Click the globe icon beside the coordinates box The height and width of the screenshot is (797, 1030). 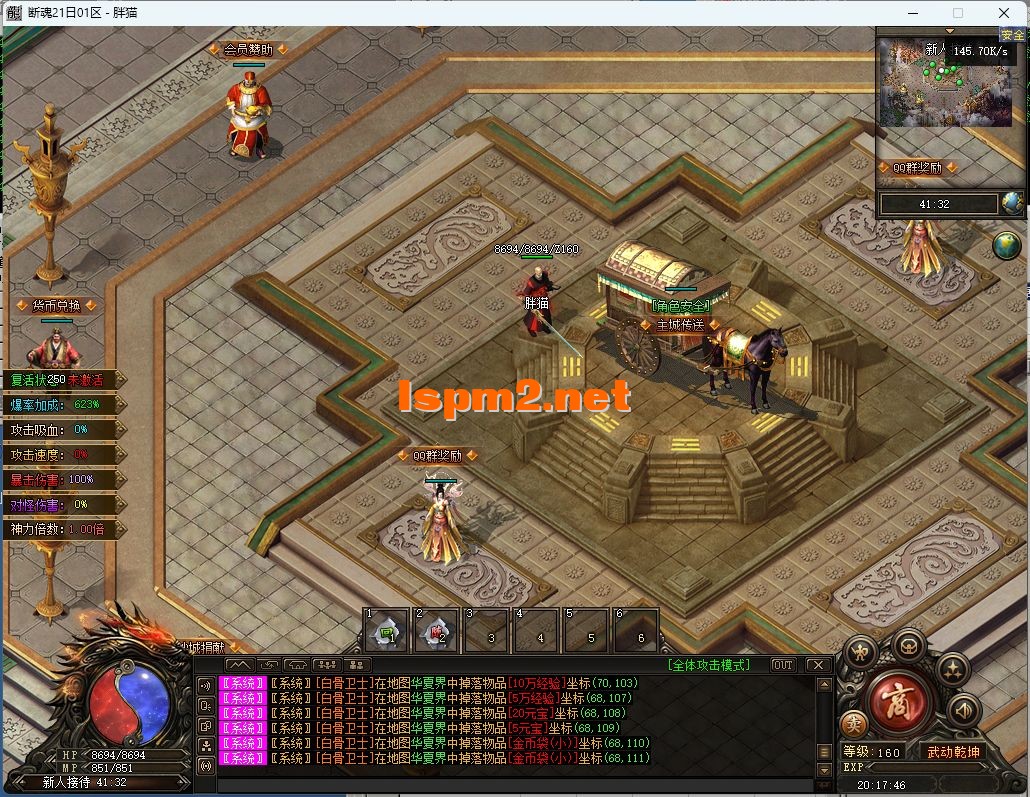[x=1012, y=203]
